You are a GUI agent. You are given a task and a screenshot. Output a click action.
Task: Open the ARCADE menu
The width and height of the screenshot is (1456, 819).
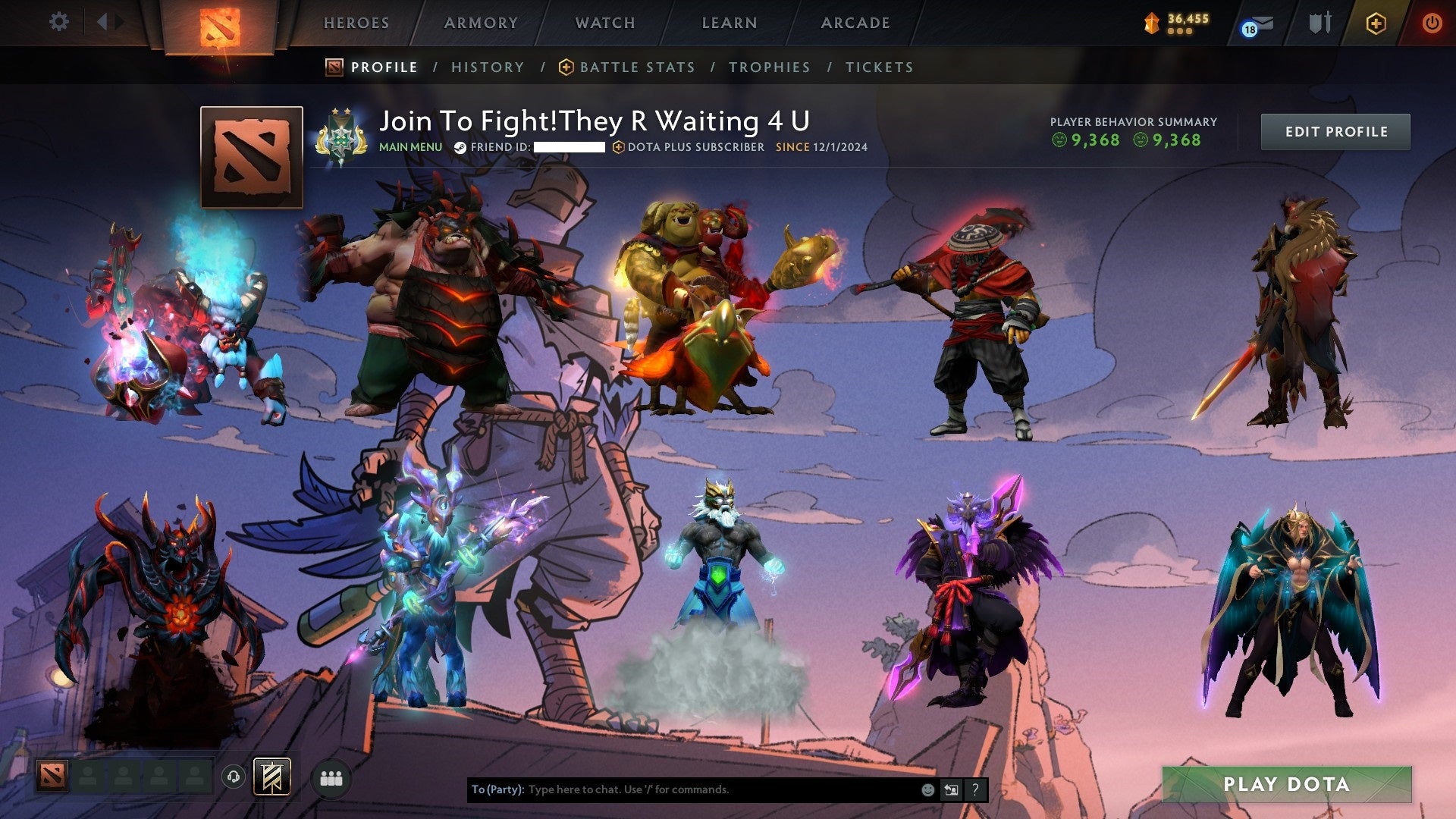point(855,23)
